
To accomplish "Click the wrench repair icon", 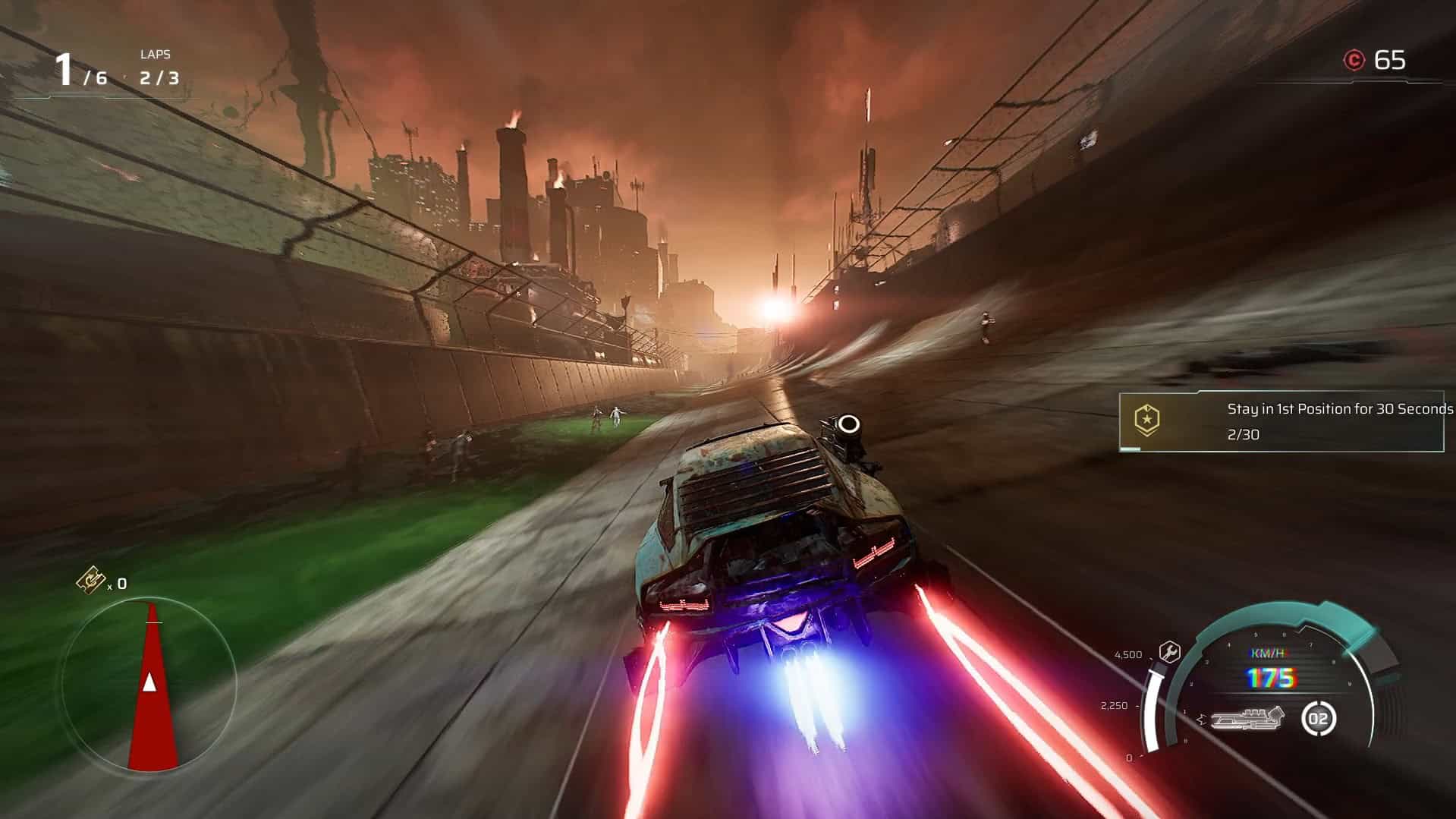I will pyautogui.click(x=1169, y=651).
